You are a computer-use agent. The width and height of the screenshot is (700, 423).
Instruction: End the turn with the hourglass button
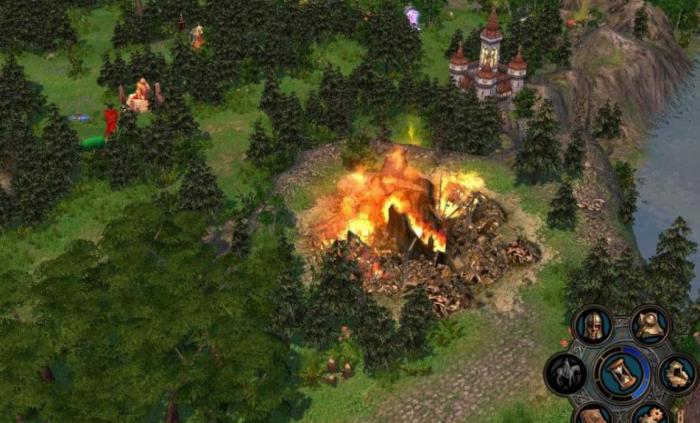[622, 372]
